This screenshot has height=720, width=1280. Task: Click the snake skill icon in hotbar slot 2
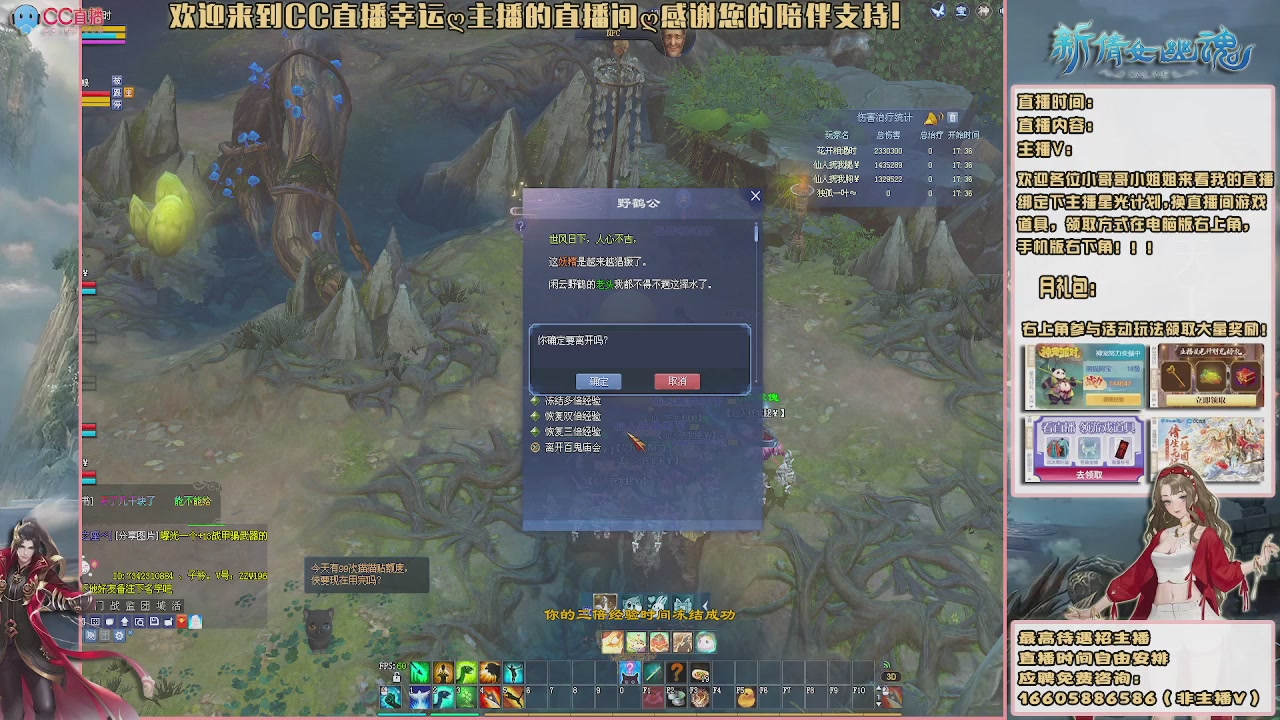[x=444, y=698]
